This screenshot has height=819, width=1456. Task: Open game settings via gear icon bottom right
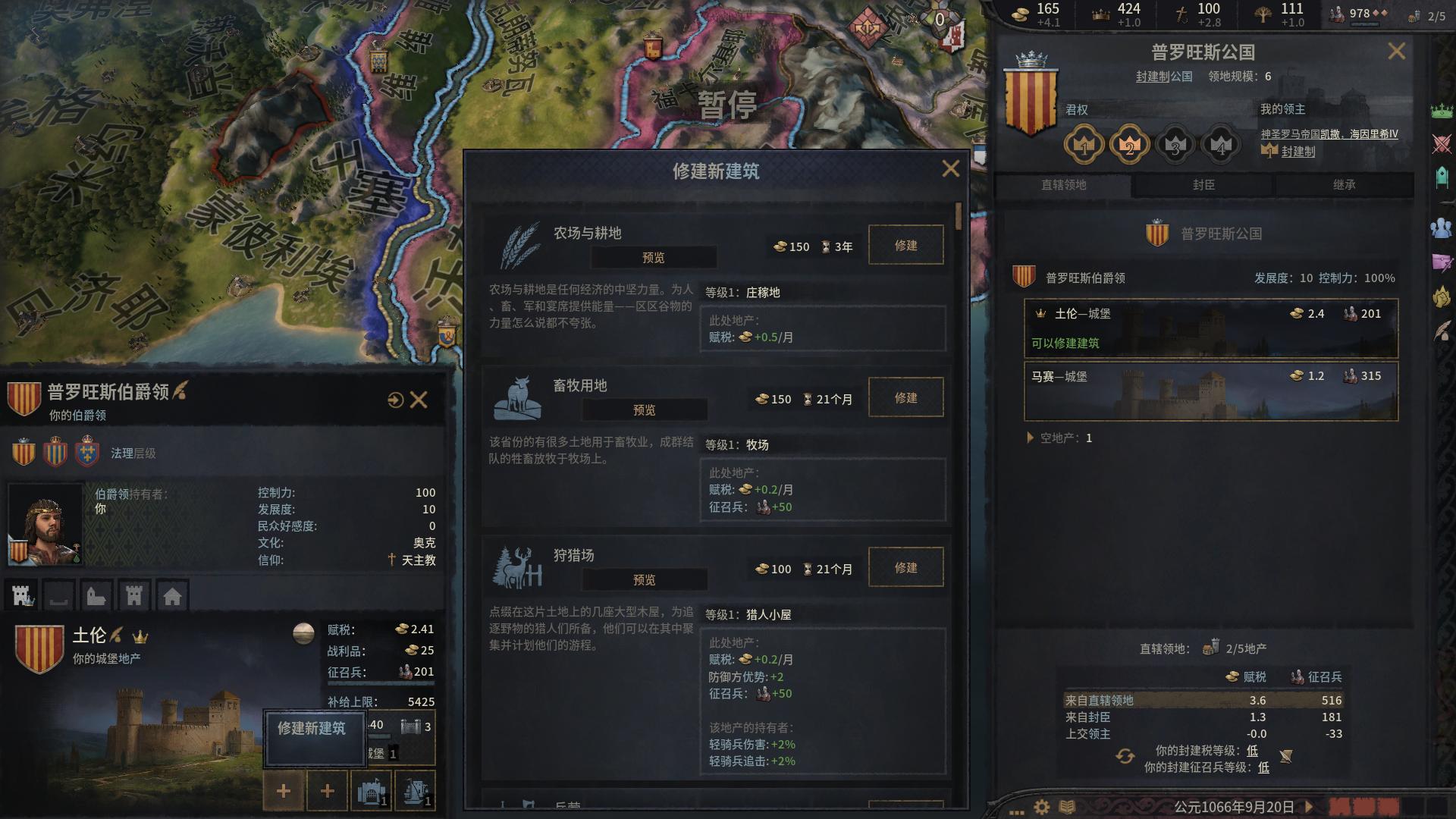(1042, 808)
